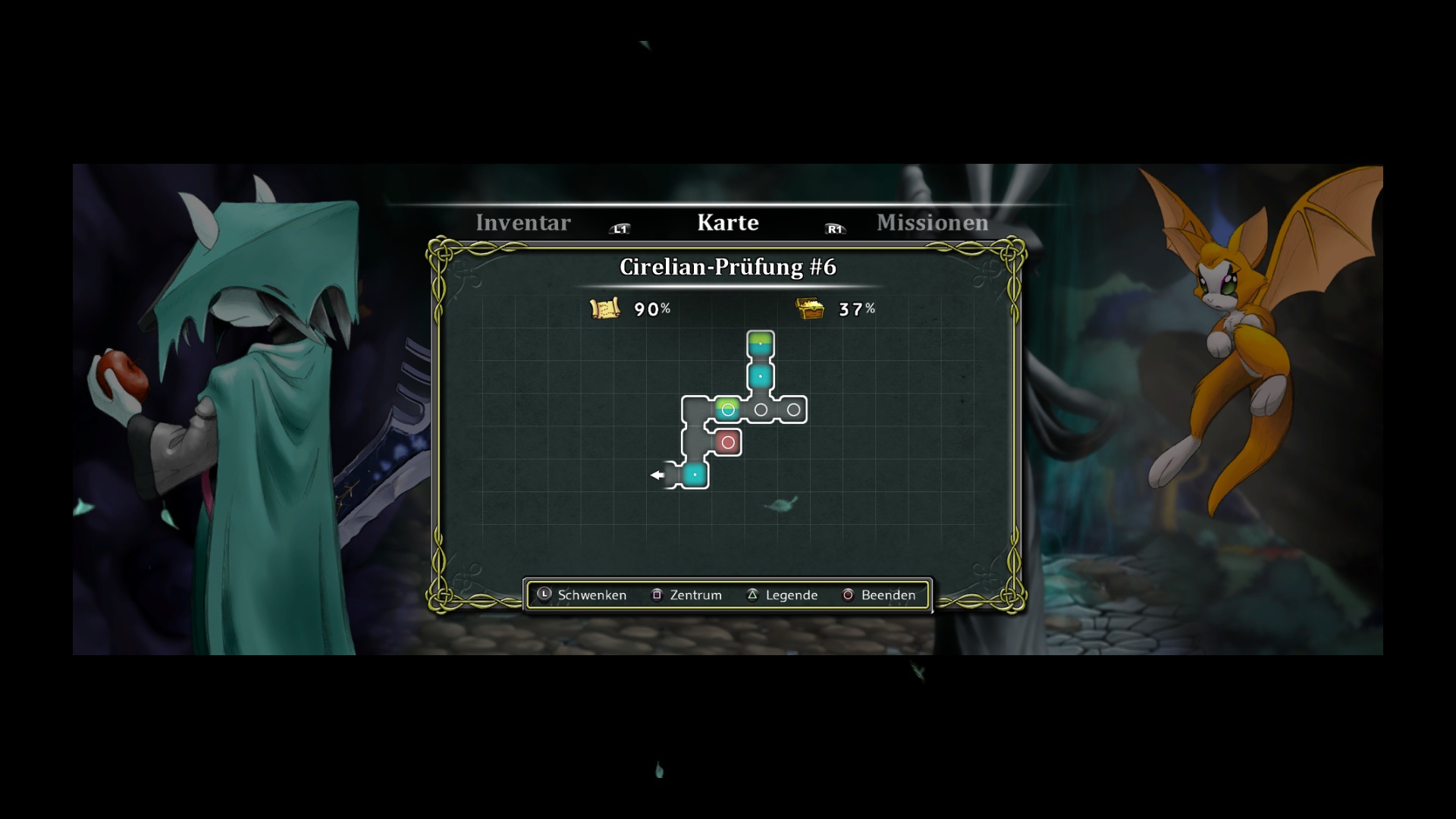The image size is (1456, 819).
Task: Choose Beenden to close the map
Action: pyautogui.click(x=880, y=595)
